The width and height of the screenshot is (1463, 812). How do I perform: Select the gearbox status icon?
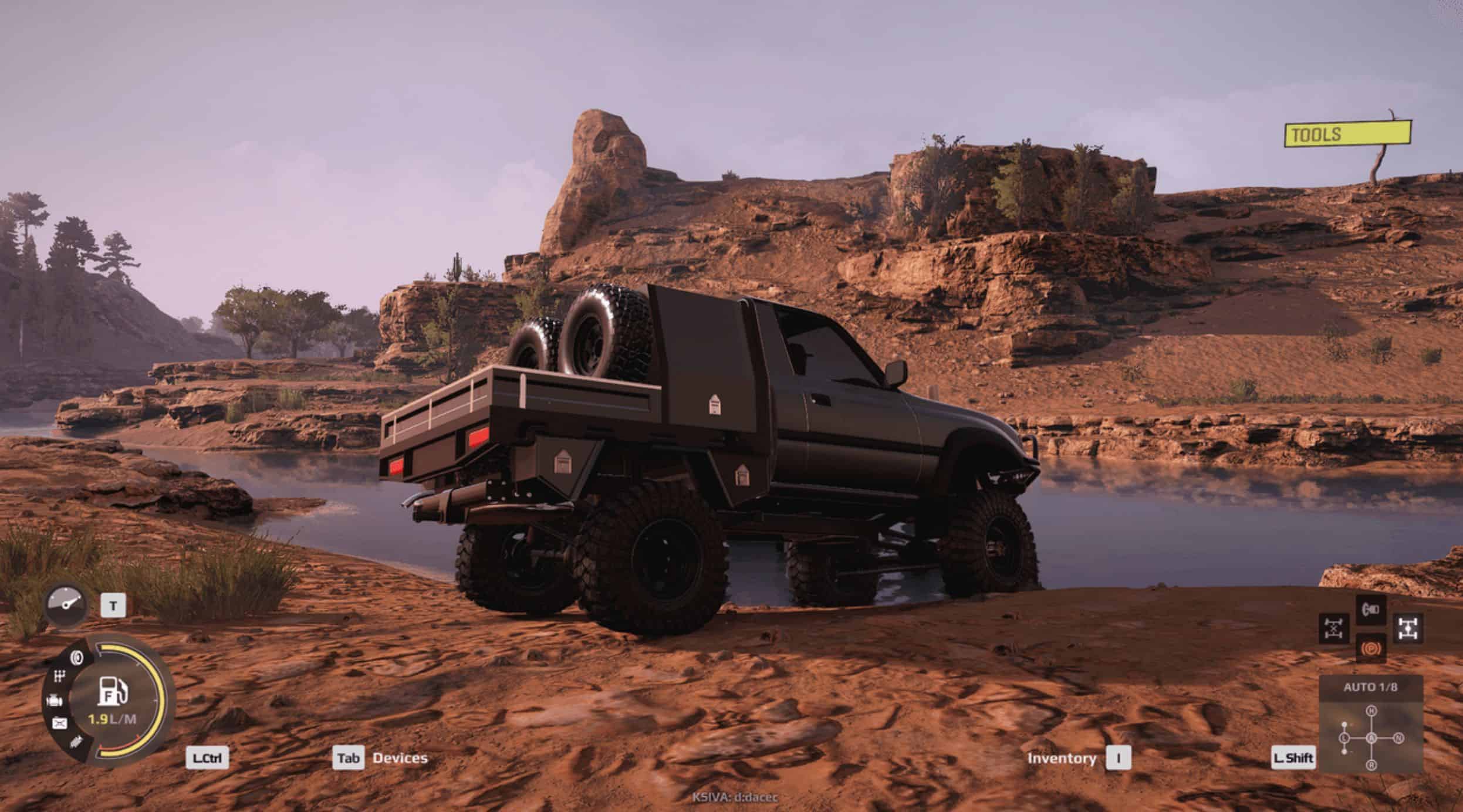59,677
